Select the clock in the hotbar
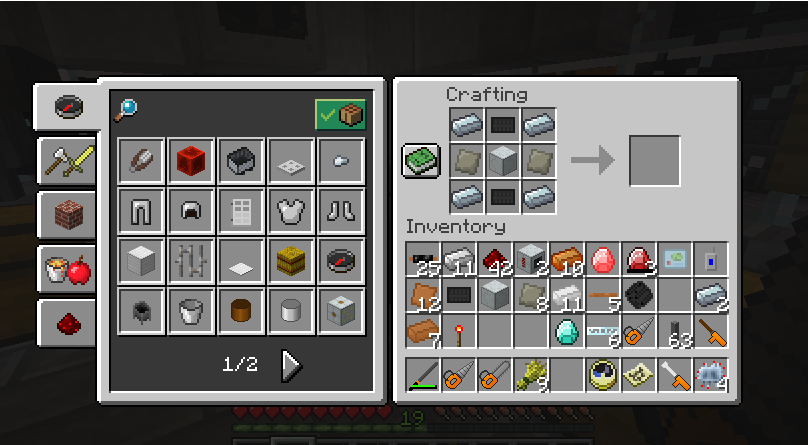This screenshot has height=445, width=808. 602,375
